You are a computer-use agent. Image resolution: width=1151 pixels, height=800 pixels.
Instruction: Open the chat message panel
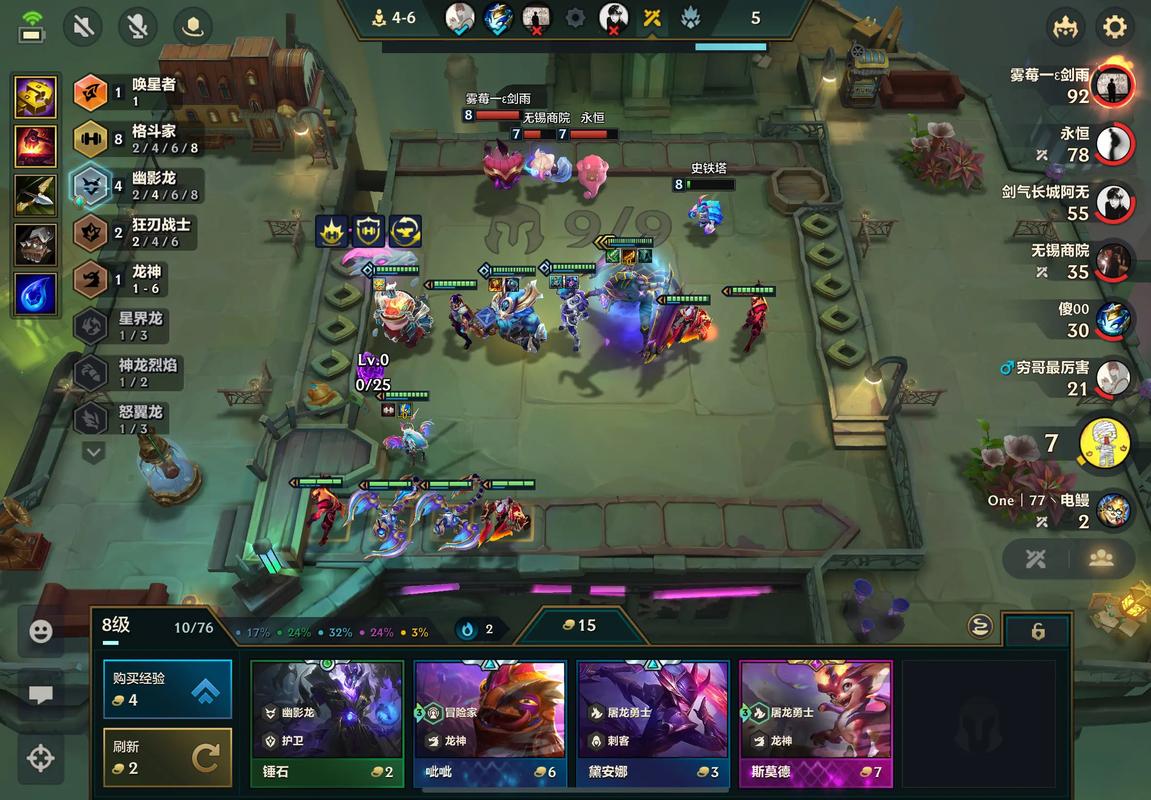click(41, 694)
